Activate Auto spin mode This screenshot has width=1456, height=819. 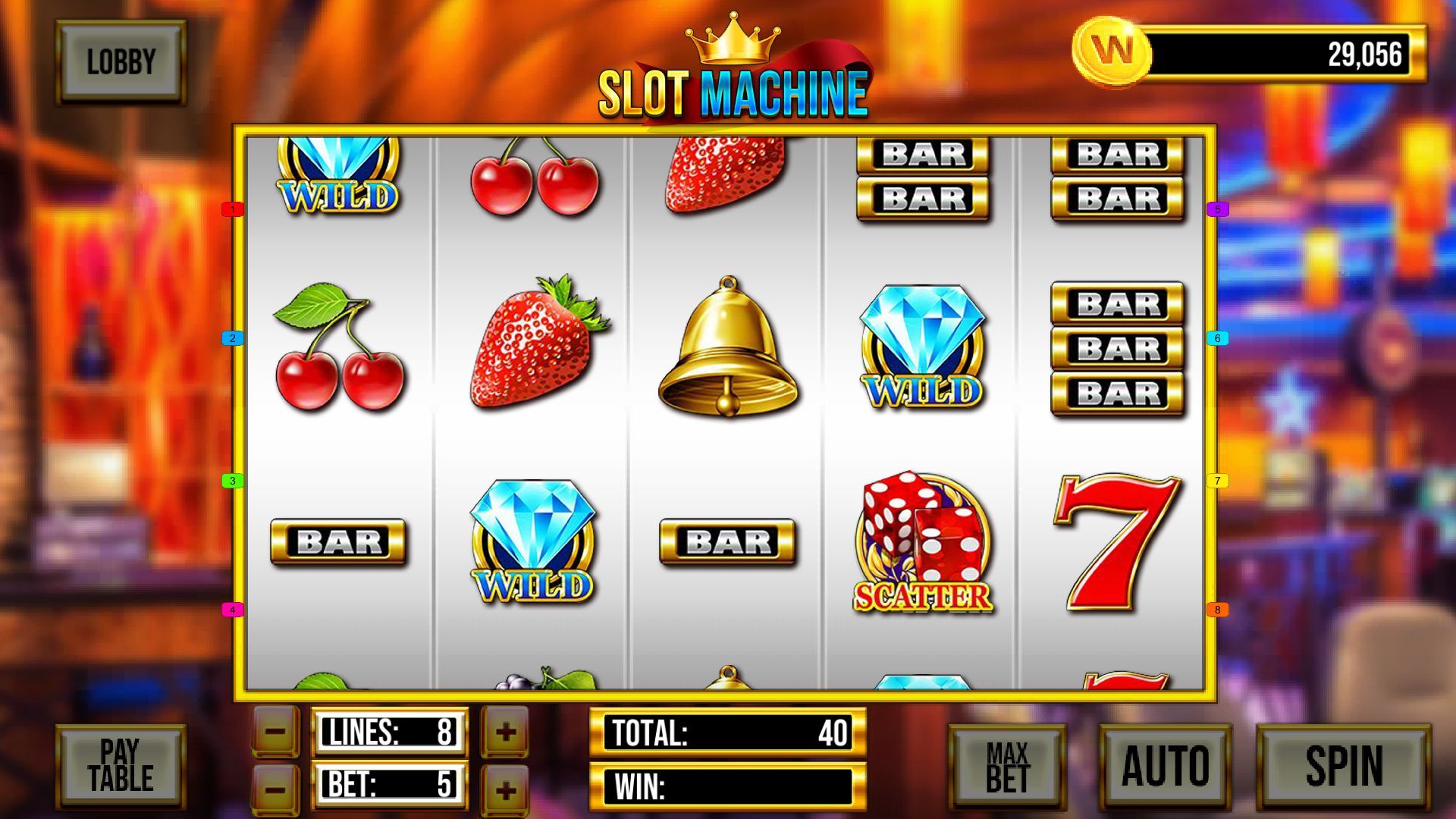tap(1165, 766)
